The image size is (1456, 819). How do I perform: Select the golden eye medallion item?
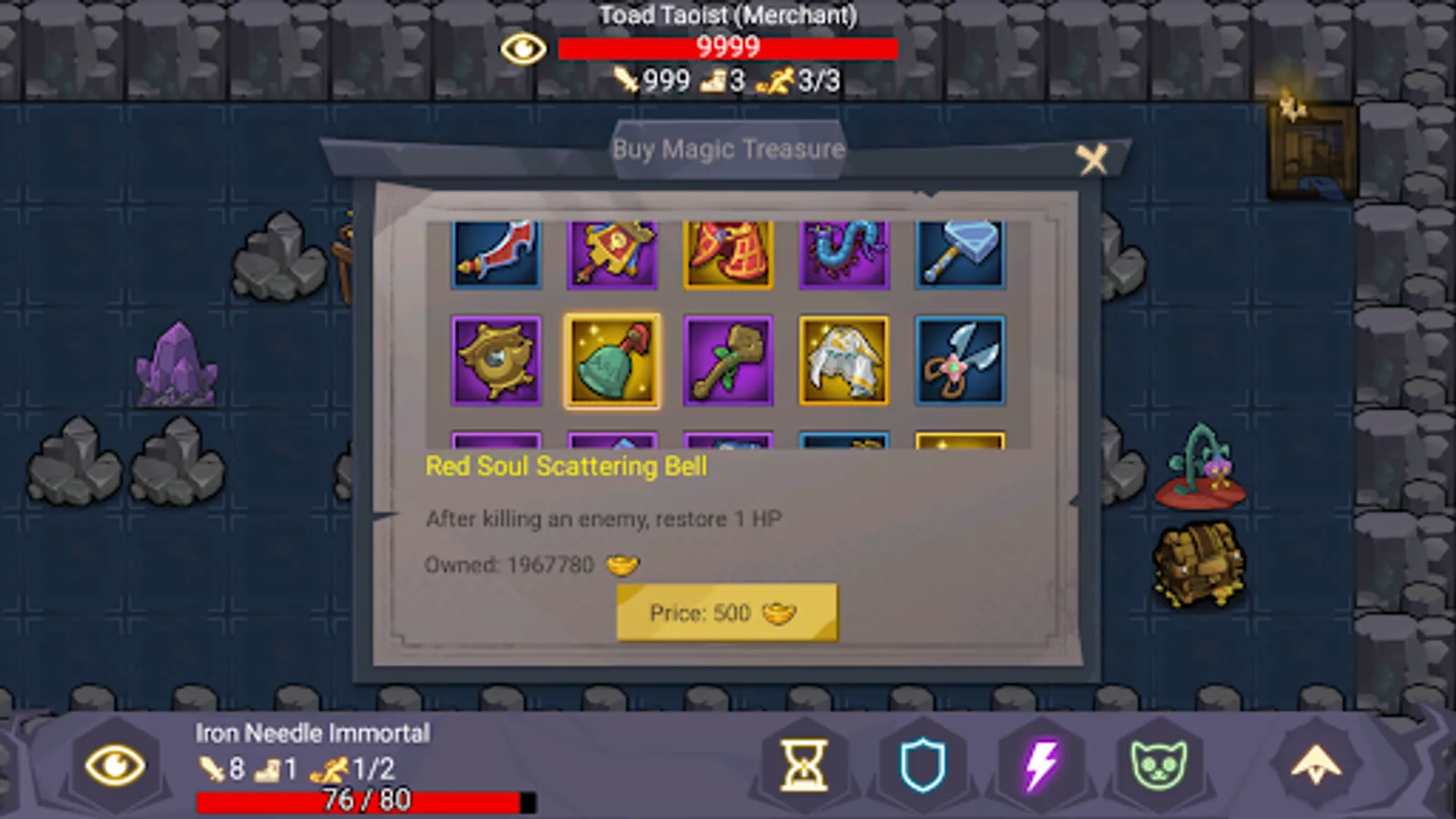tap(496, 361)
